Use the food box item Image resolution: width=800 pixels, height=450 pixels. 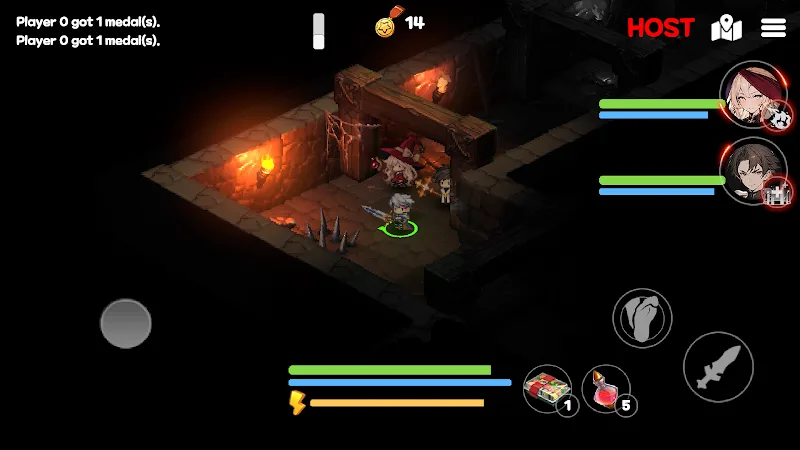tap(547, 388)
